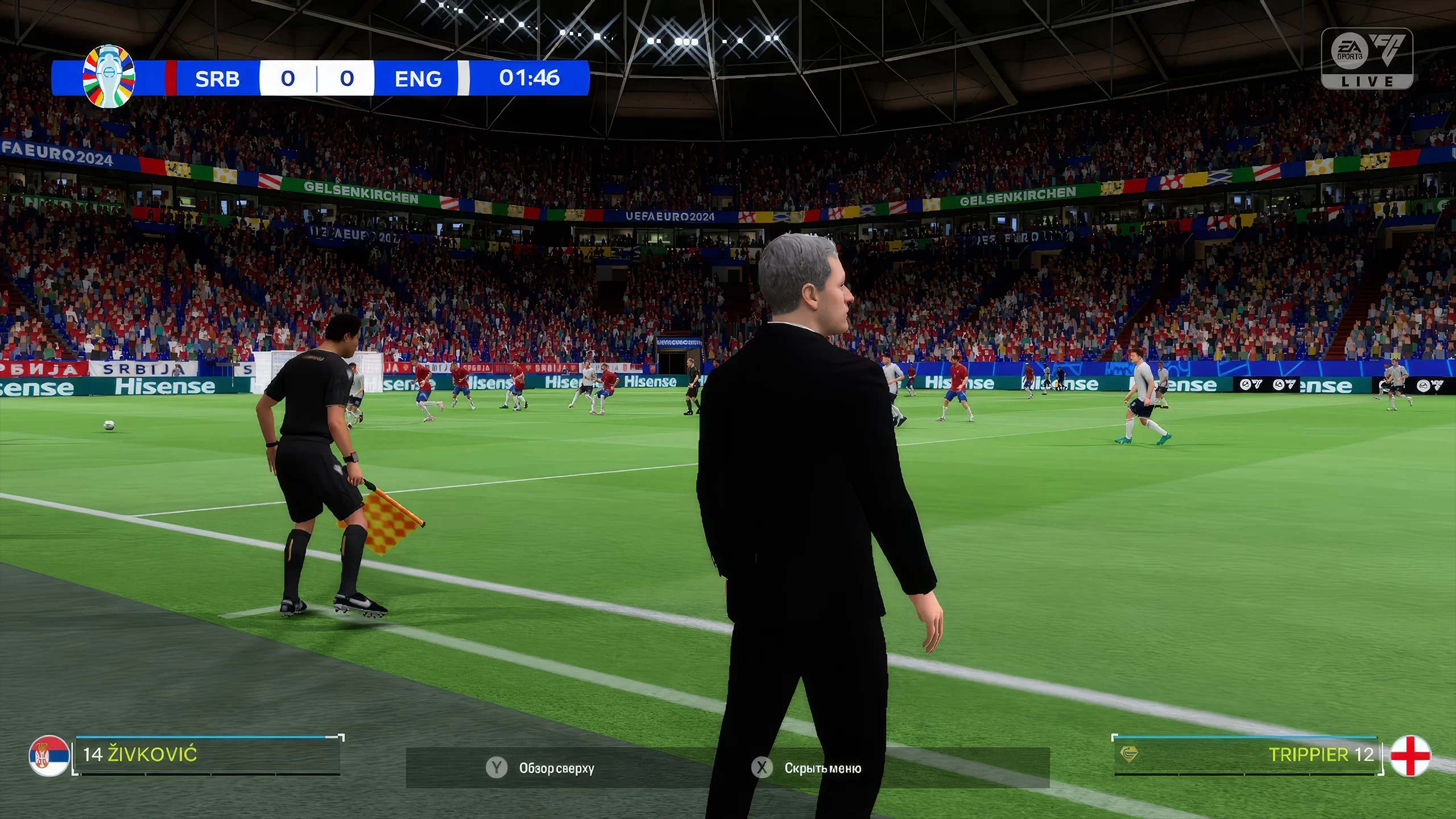Click the England flag badge
Image resolution: width=1456 pixels, height=819 pixels.
[x=1410, y=755]
